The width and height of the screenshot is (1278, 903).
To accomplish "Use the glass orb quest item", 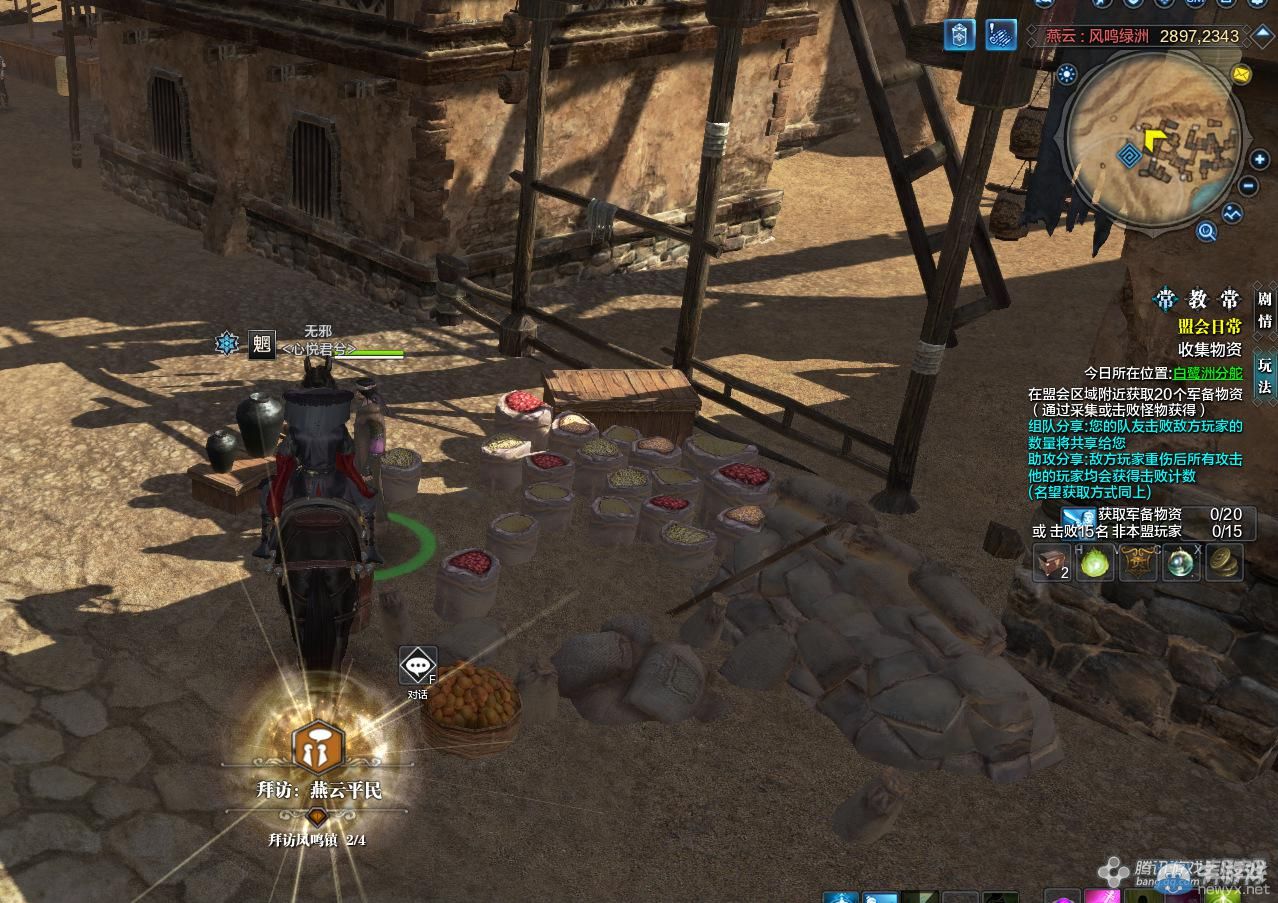I will click(1182, 562).
